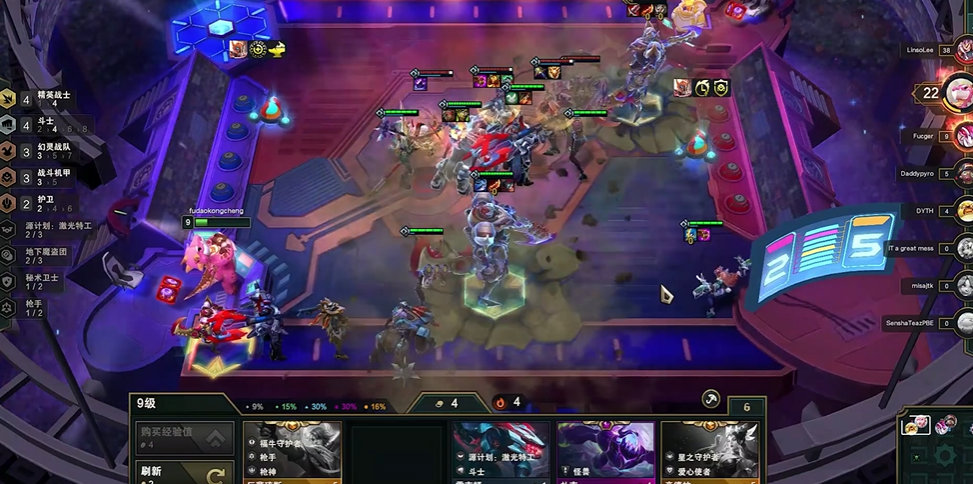Buy the 源计划：激光特工 brawler card
The width and height of the screenshot is (973, 484).
[499, 452]
